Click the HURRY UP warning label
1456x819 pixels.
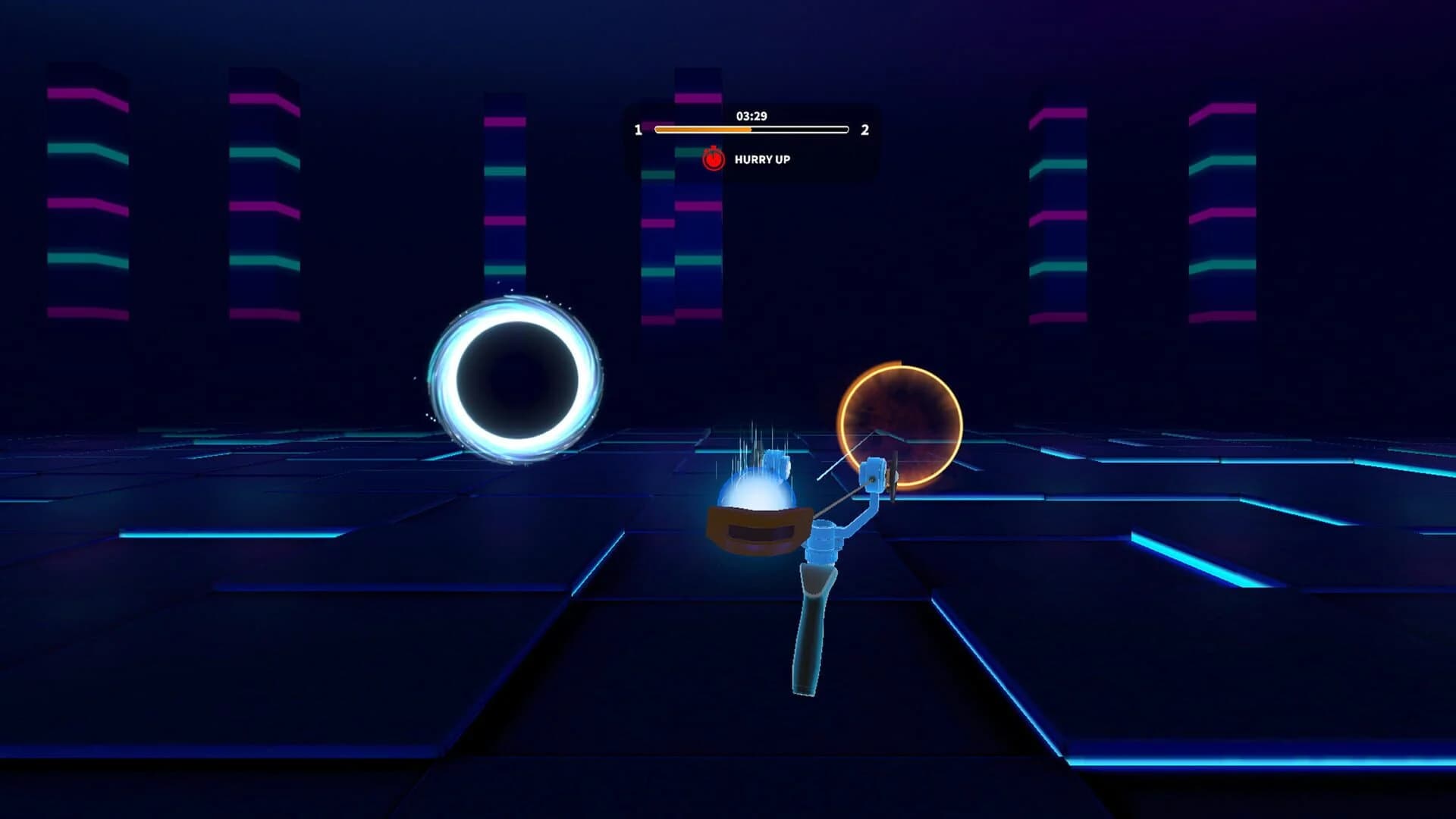click(761, 160)
